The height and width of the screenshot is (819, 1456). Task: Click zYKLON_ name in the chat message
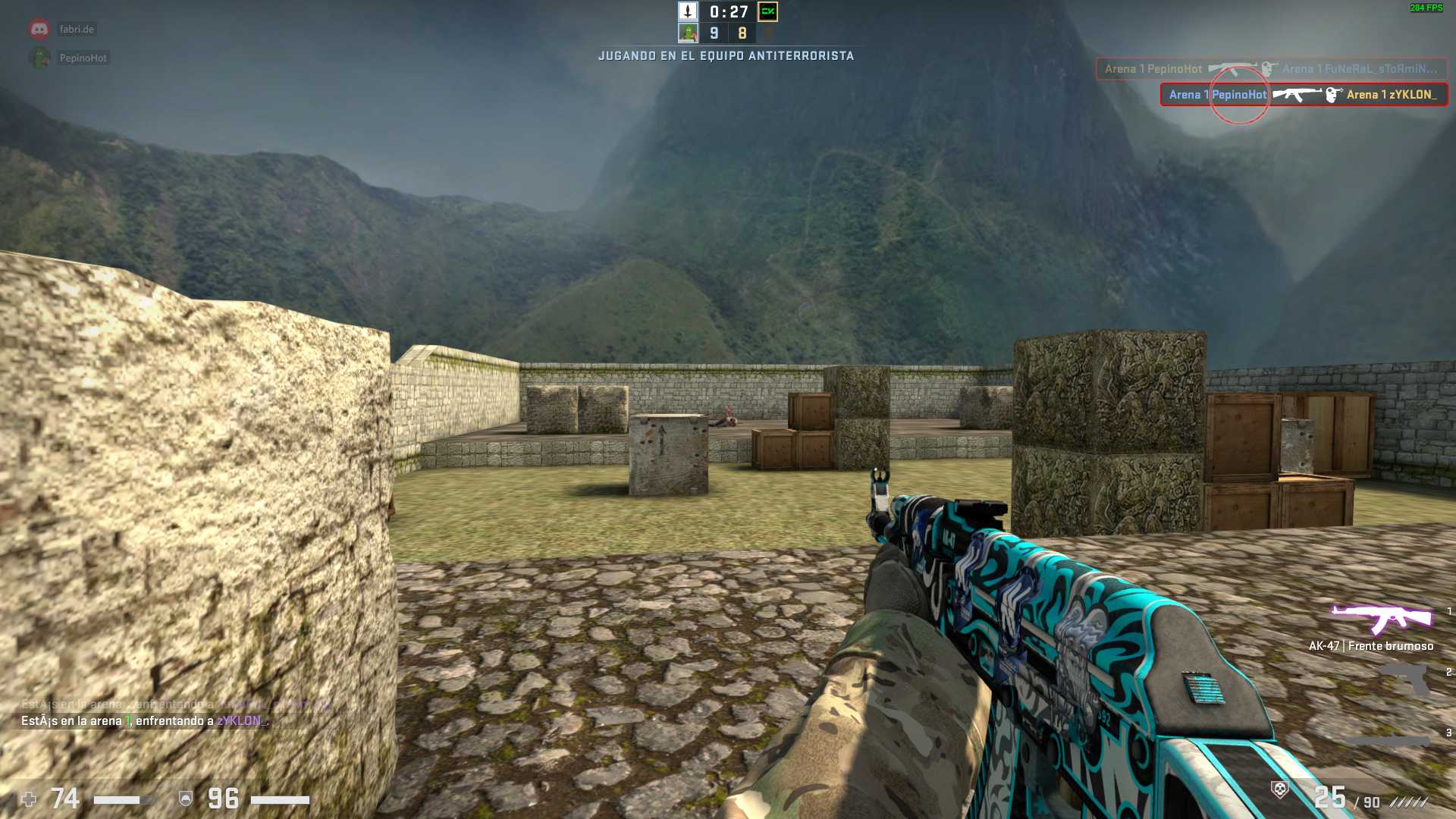pos(242,721)
